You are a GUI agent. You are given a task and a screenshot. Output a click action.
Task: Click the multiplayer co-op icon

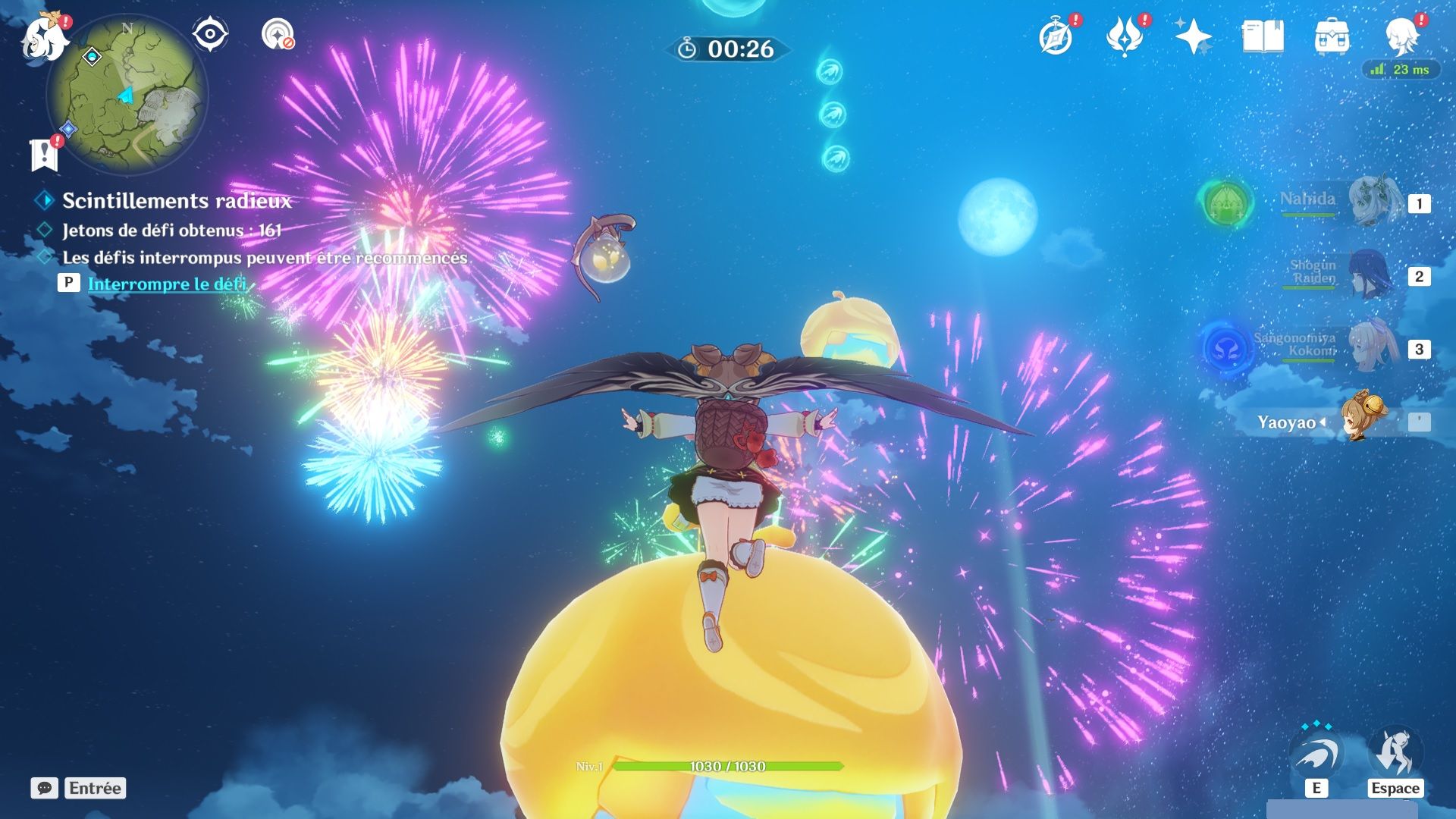pyautogui.click(x=278, y=35)
